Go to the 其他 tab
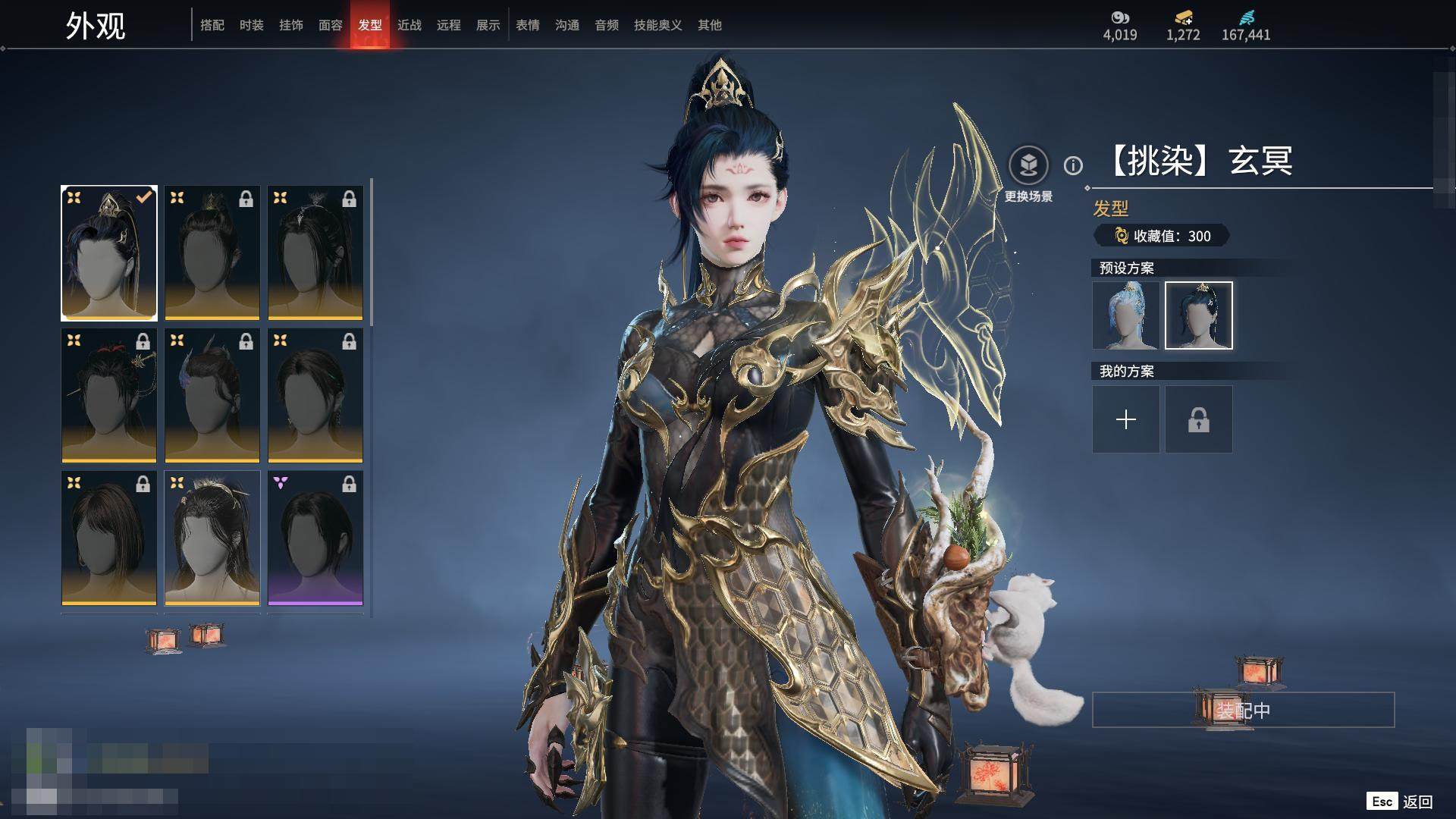This screenshot has height=819, width=1456. coord(710,25)
